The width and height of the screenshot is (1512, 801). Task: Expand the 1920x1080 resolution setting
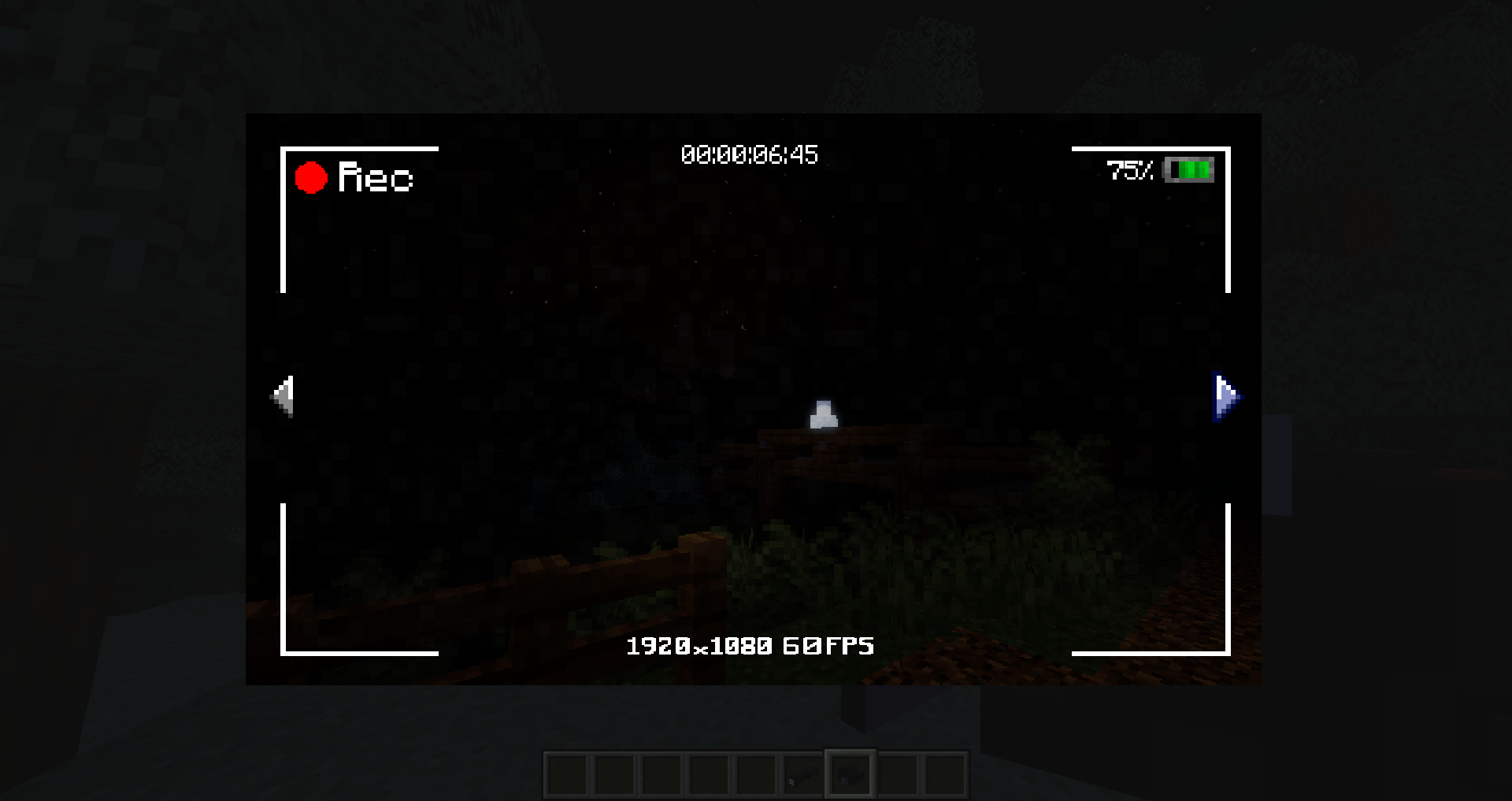click(x=698, y=647)
